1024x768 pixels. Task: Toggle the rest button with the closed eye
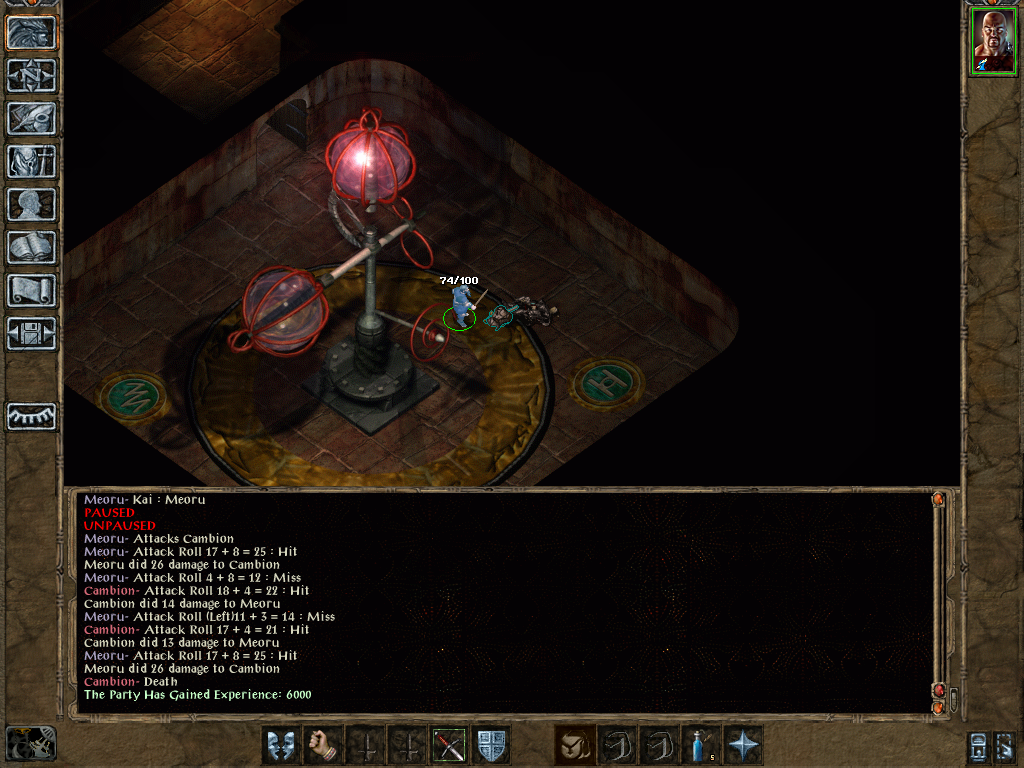32,416
